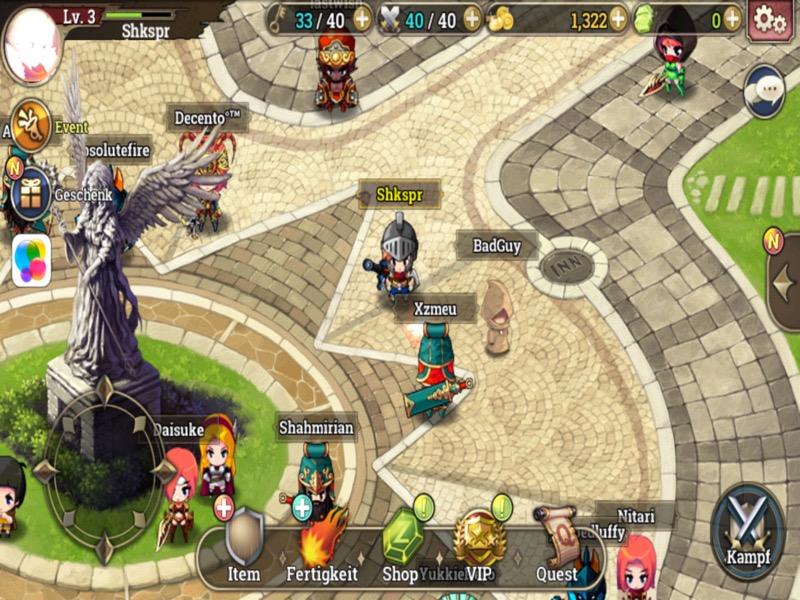Screen dimensions: 800x600
Task: Open the chat speech bubble
Action: [x=765, y=90]
